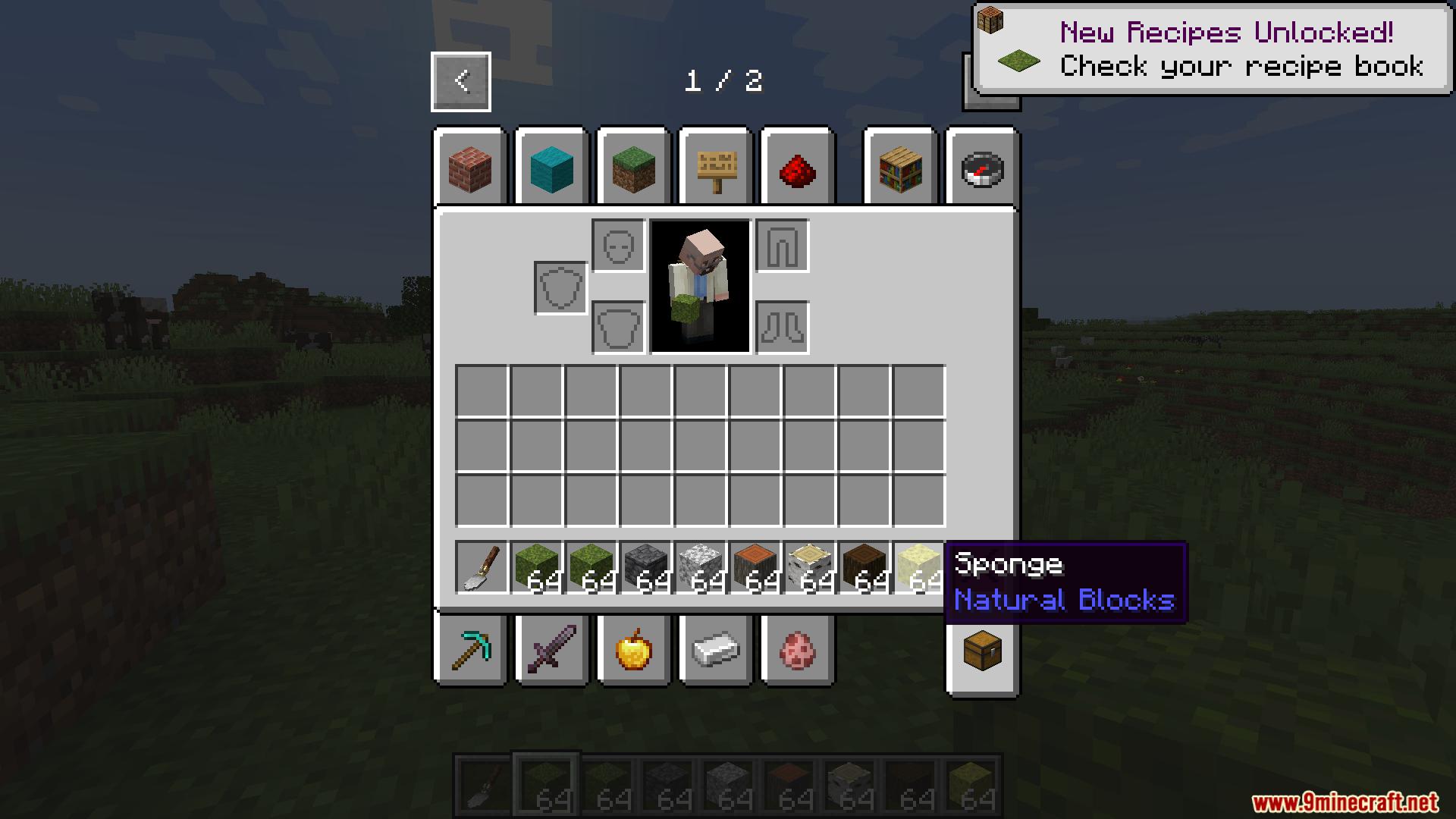Click the empty offhand shield slot
The image size is (1456, 819).
click(x=560, y=287)
